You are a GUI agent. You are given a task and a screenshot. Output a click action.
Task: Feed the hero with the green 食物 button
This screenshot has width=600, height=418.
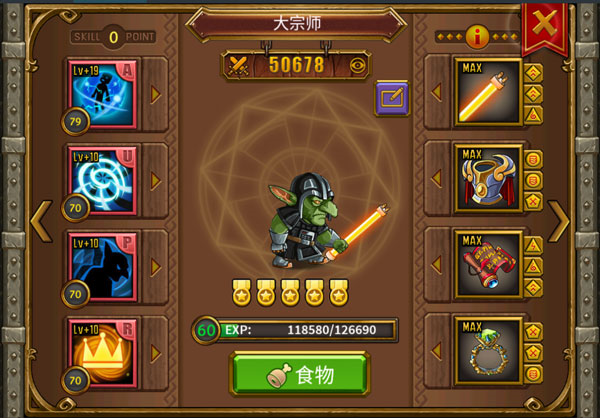[299, 375]
